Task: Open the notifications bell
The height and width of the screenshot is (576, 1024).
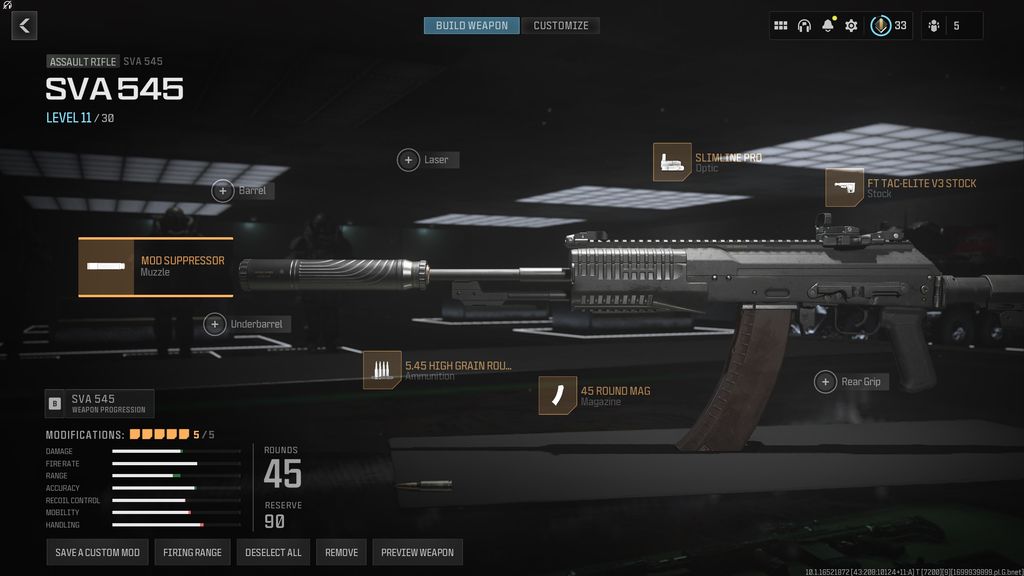Action: coord(828,26)
